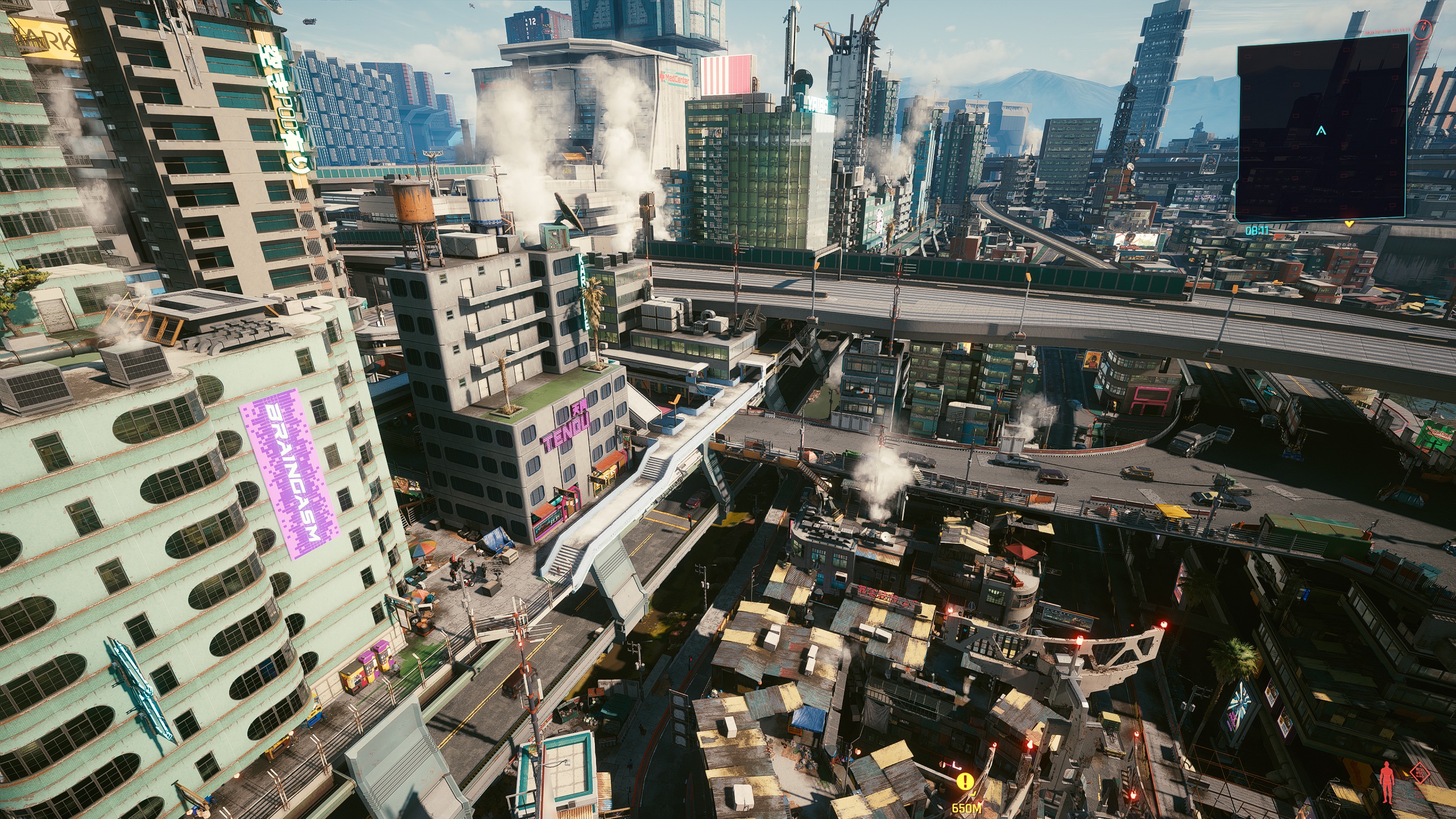The image size is (1456, 819).
Task: Select the cyan player arrow on minimap
Action: 1321,131
